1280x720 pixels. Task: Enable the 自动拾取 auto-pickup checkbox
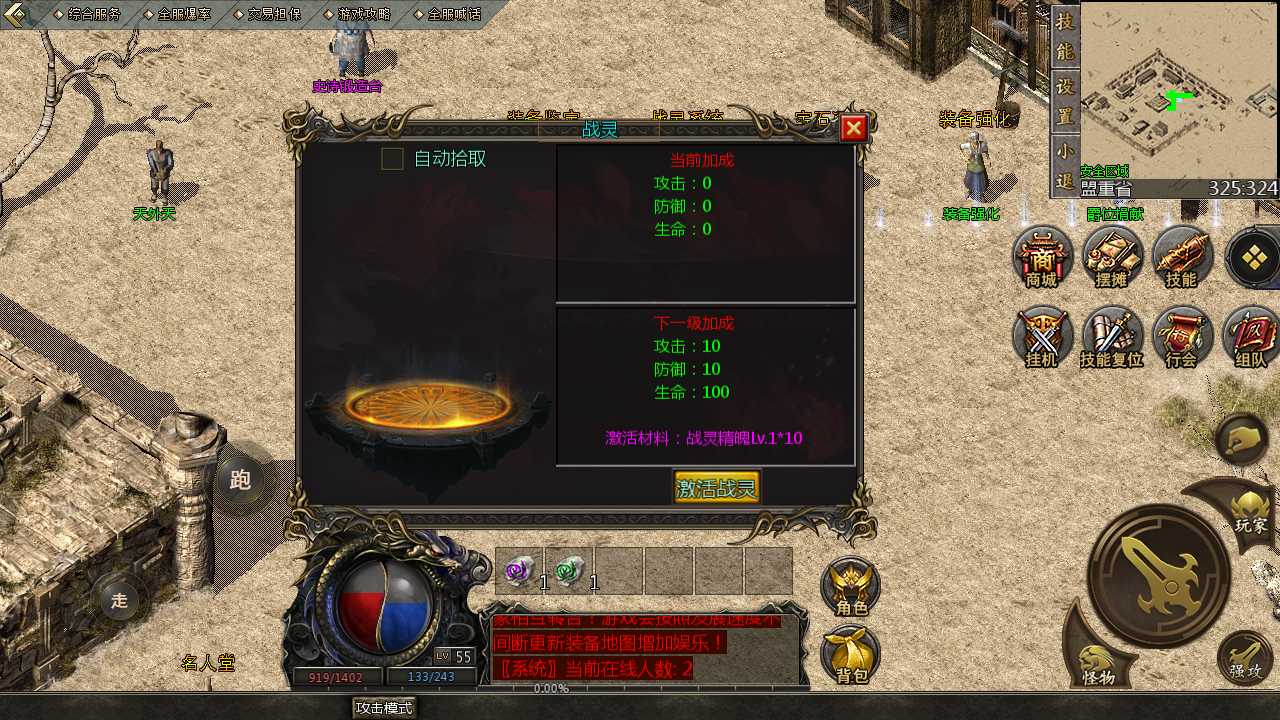click(x=391, y=158)
